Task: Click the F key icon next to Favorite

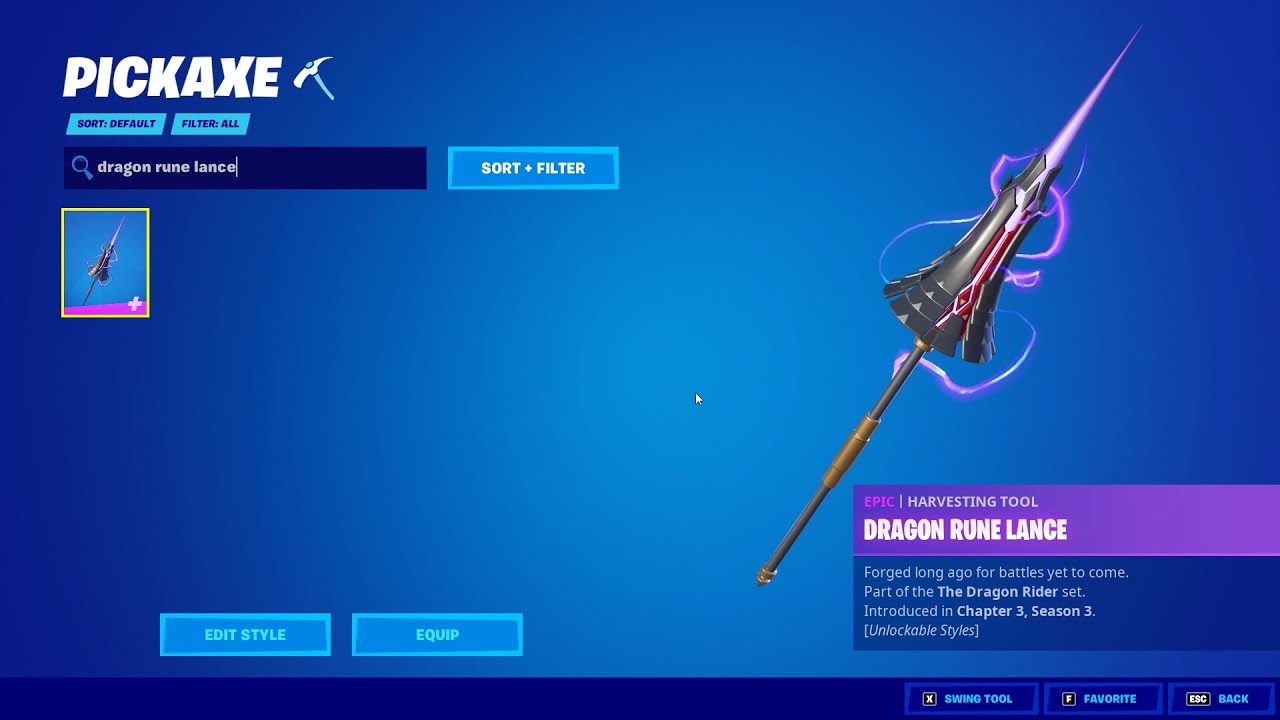Action: 1069,698
